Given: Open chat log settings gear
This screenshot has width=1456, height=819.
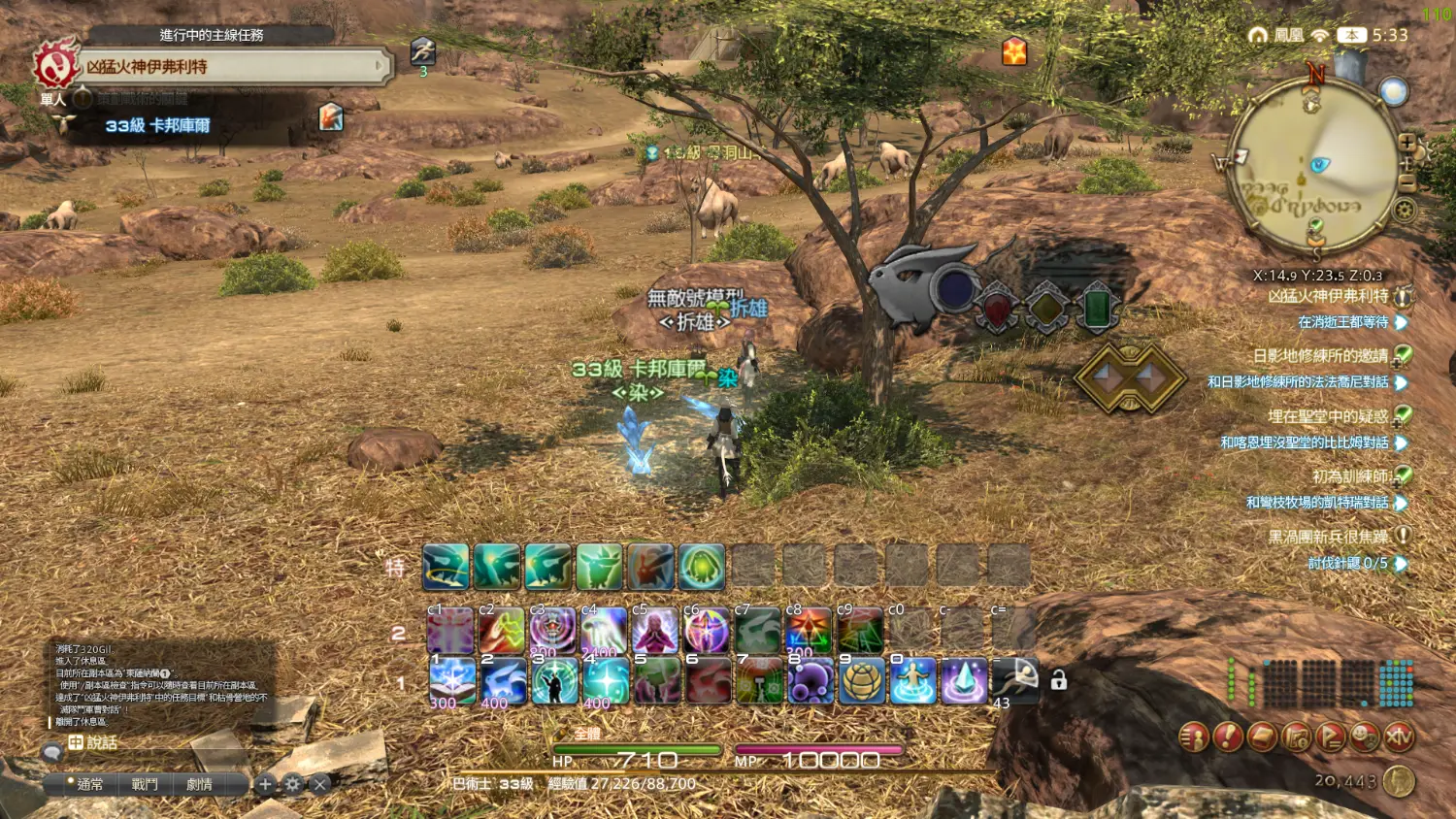Looking at the screenshot, I should [293, 784].
